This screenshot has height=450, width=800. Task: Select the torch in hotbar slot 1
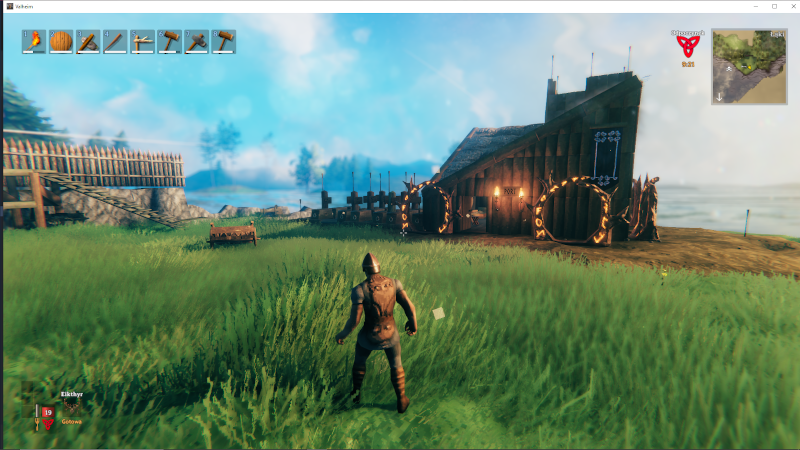point(34,41)
